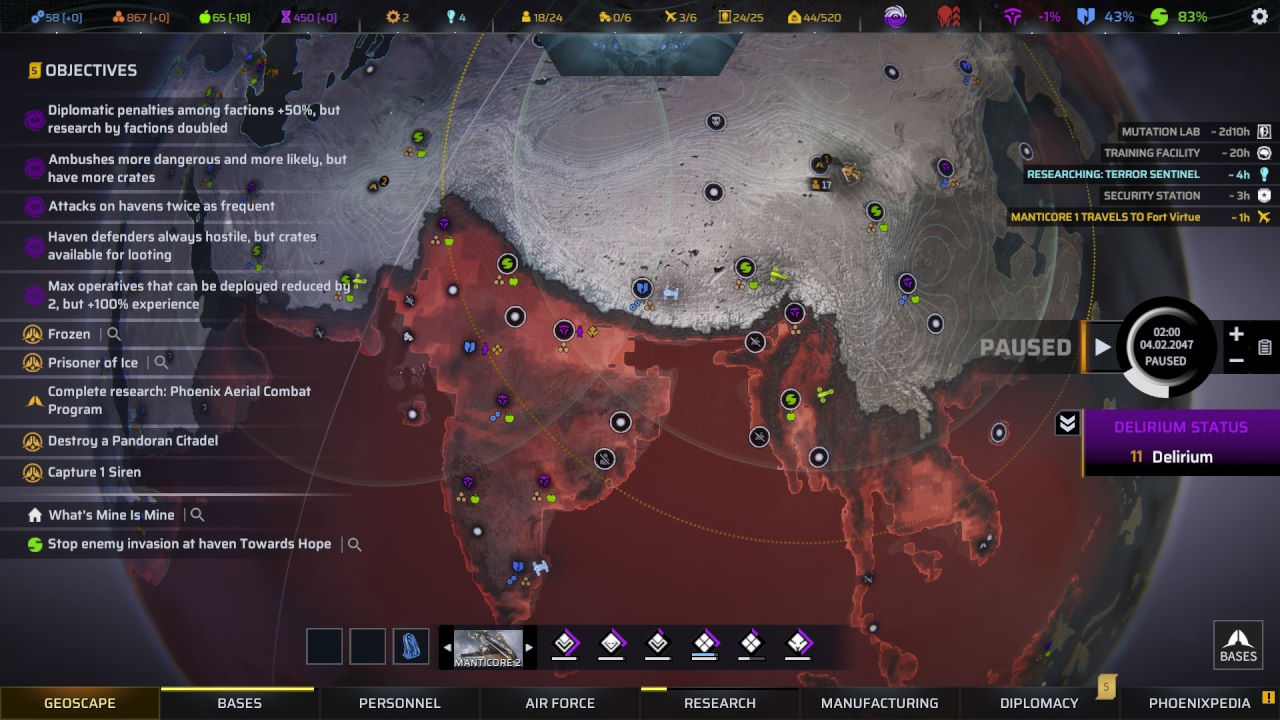Open the Research tab
Image resolution: width=1280 pixels, height=720 pixels.
(720, 703)
